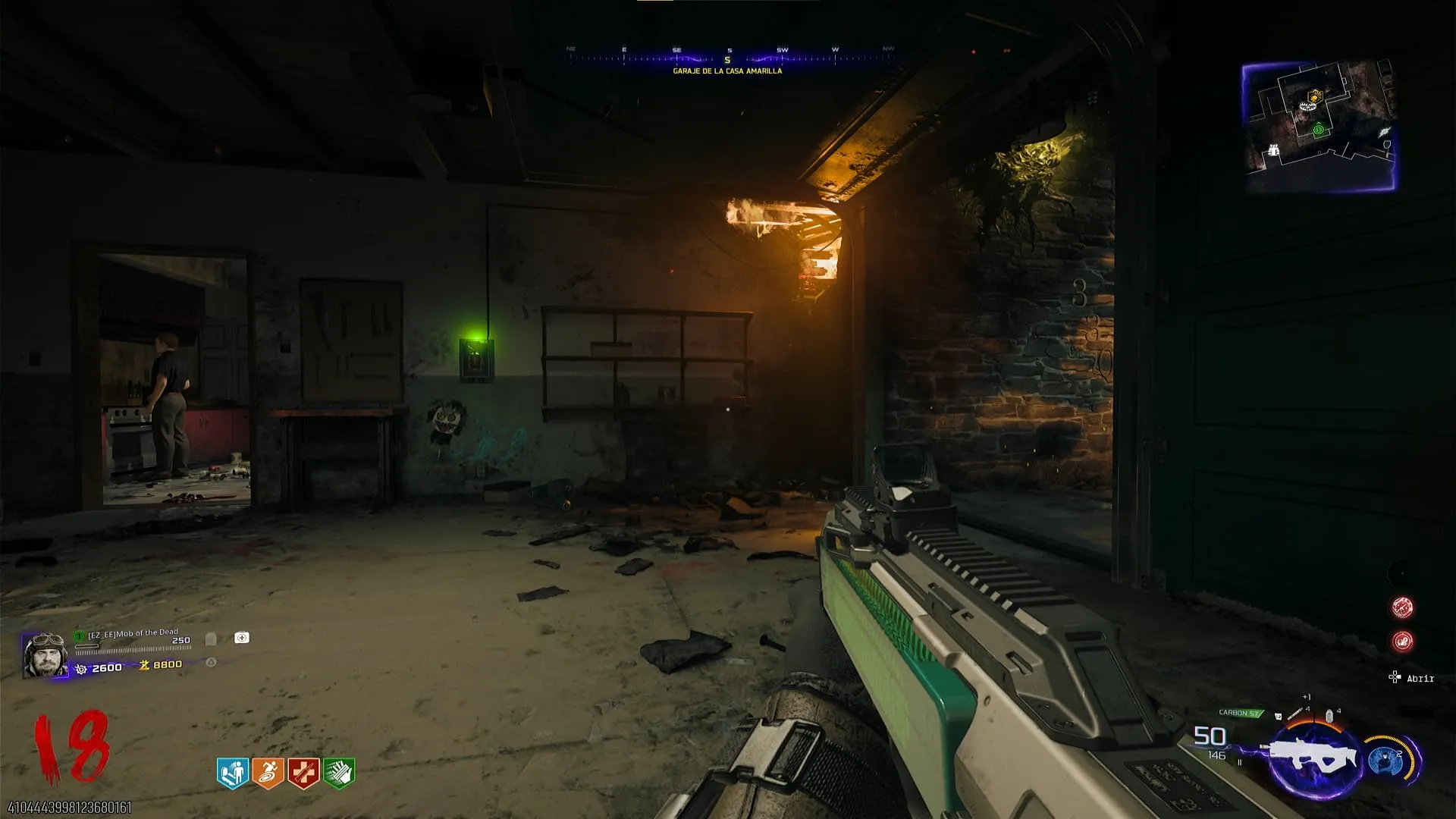Click the white medkit self-revive icon
The image size is (1456, 819).
tap(241, 638)
